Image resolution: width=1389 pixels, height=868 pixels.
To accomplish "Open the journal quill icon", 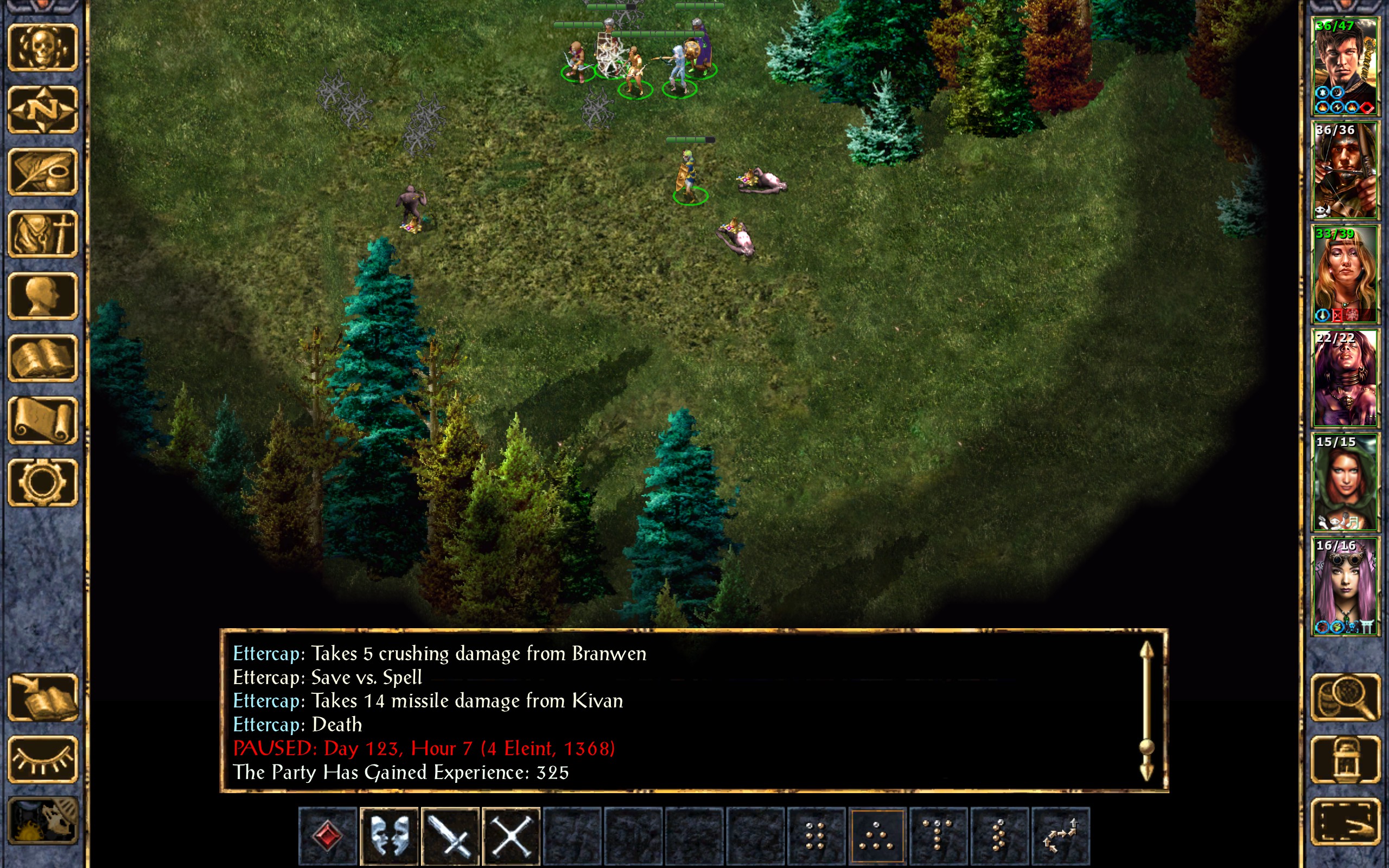I will click(43, 171).
